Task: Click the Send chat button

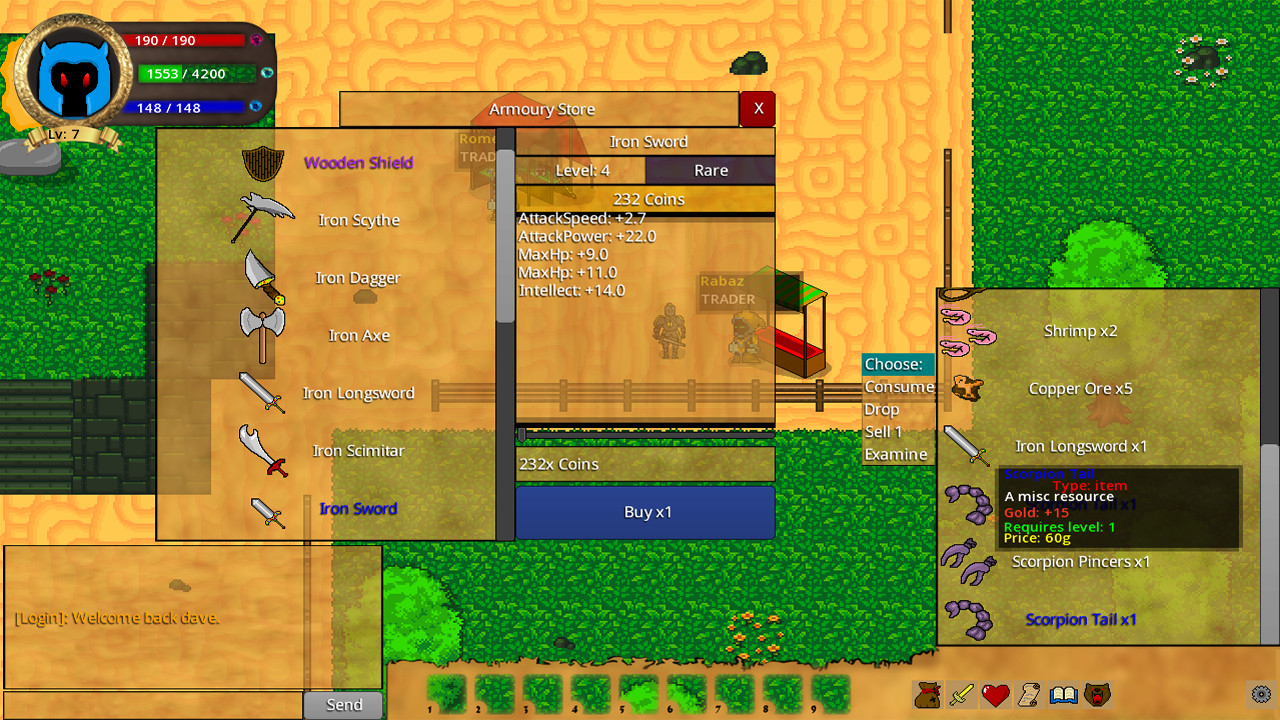Action: coord(342,704)
